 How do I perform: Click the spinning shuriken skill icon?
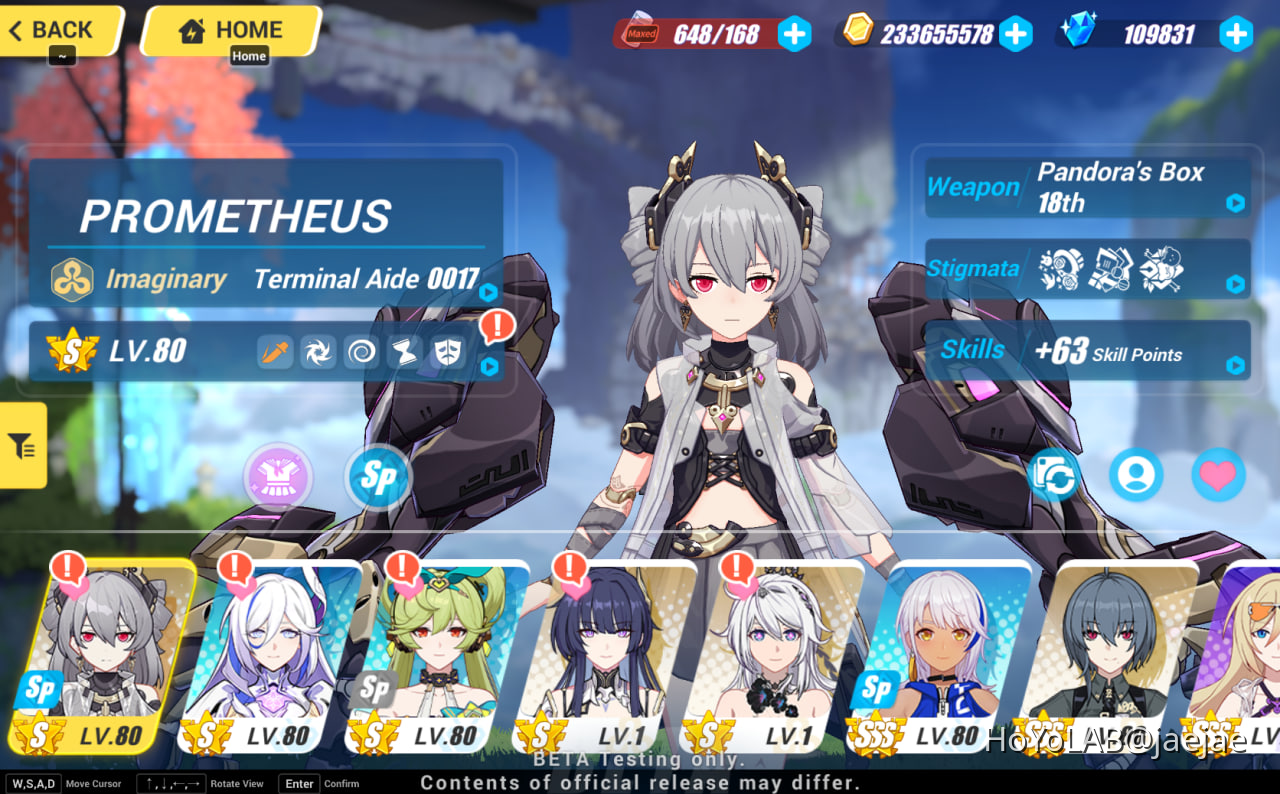tap(318, 351)
